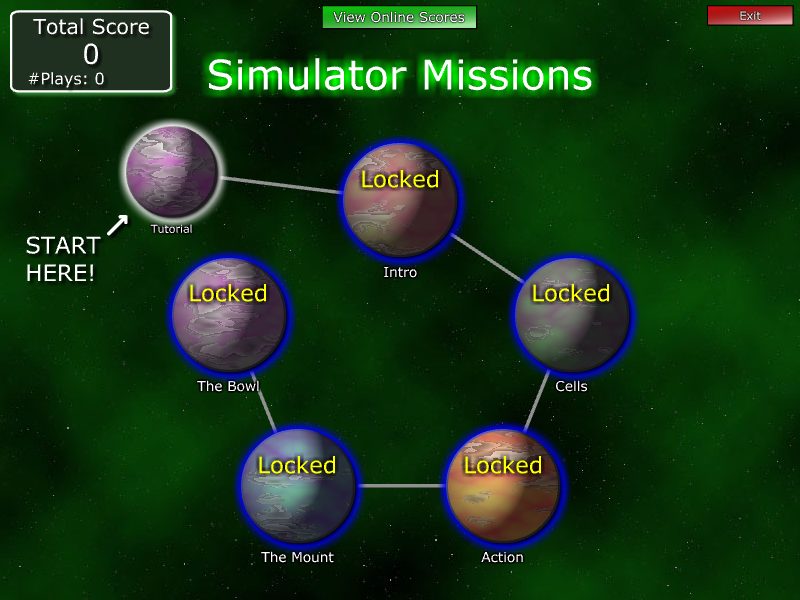Screen dimensions: 800x600
Task: Select the locked The Mount planet
Action: click(x=297, y=487)
